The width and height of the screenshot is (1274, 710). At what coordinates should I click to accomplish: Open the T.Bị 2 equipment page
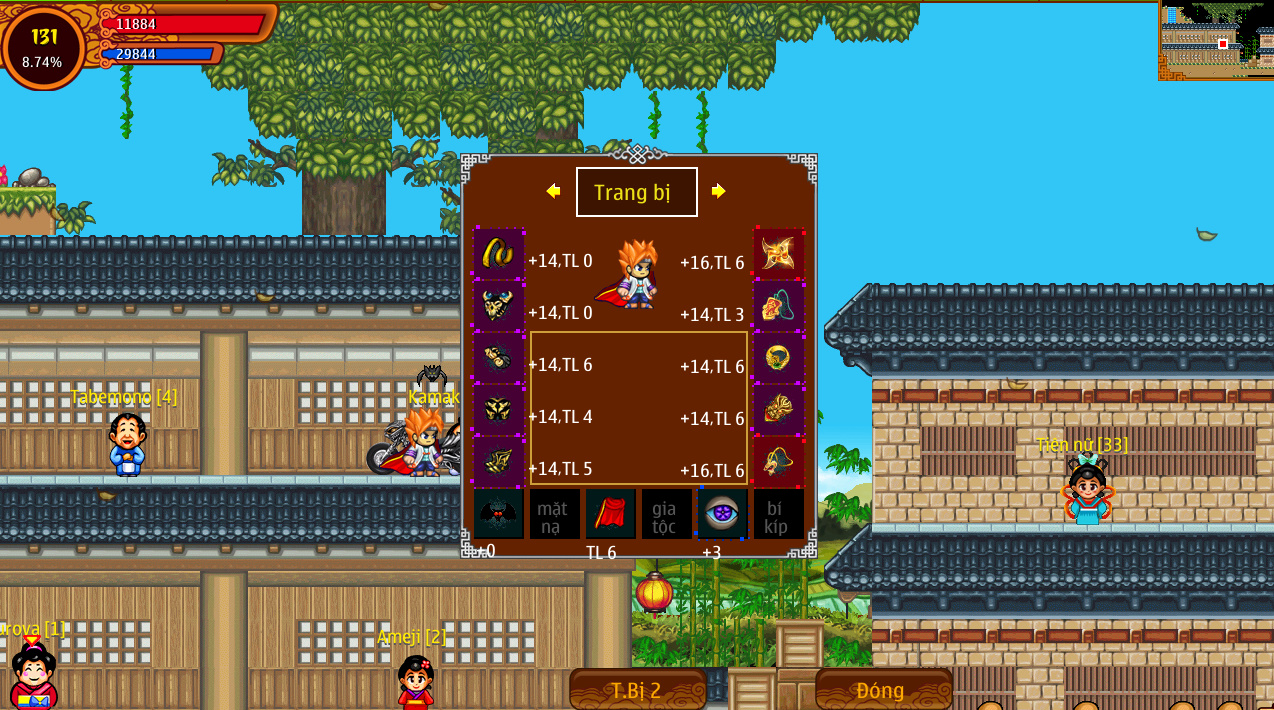click(x=638, y=689)
